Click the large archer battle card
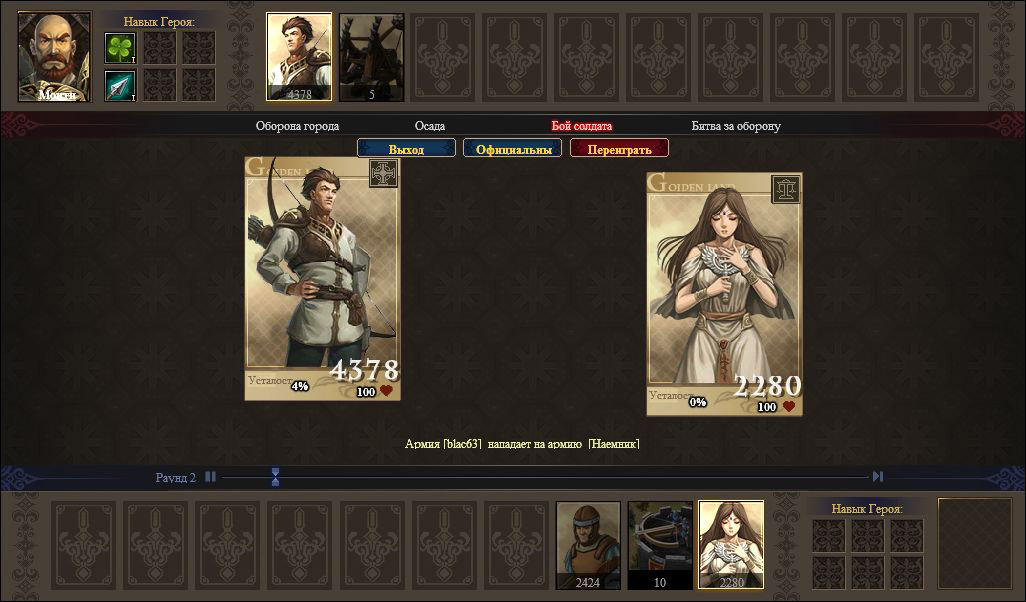 pyautogui.click(x=322, y=278)
